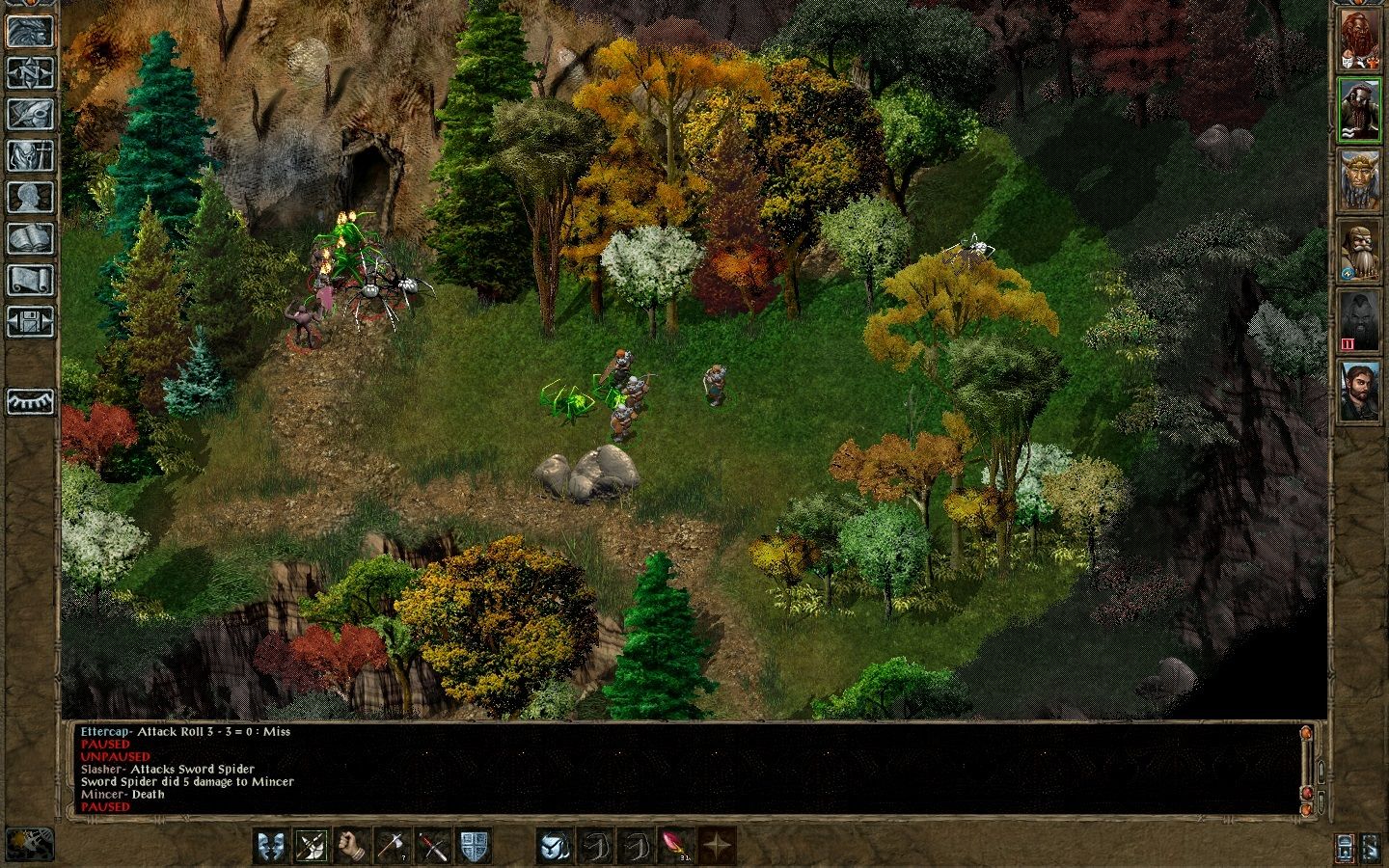Select the red-hilted sword weapon slot

[434, 846]
